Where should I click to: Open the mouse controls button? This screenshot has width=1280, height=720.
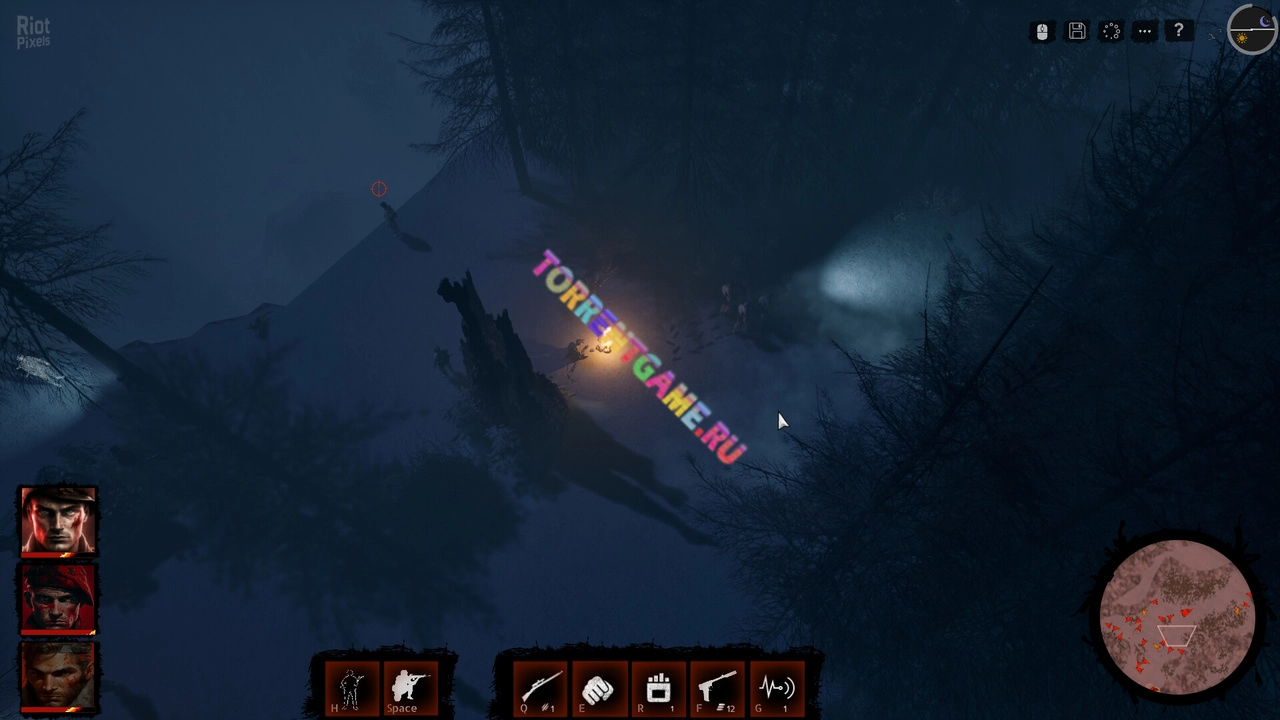(1042, 32)
